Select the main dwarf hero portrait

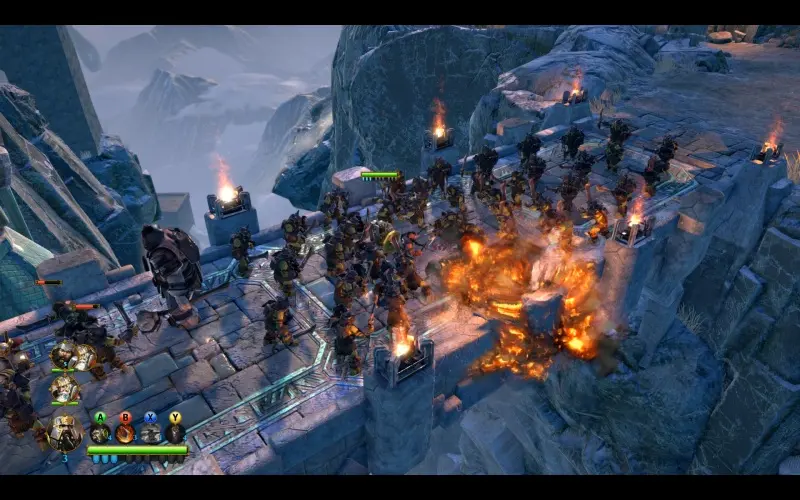pos(66,433)
